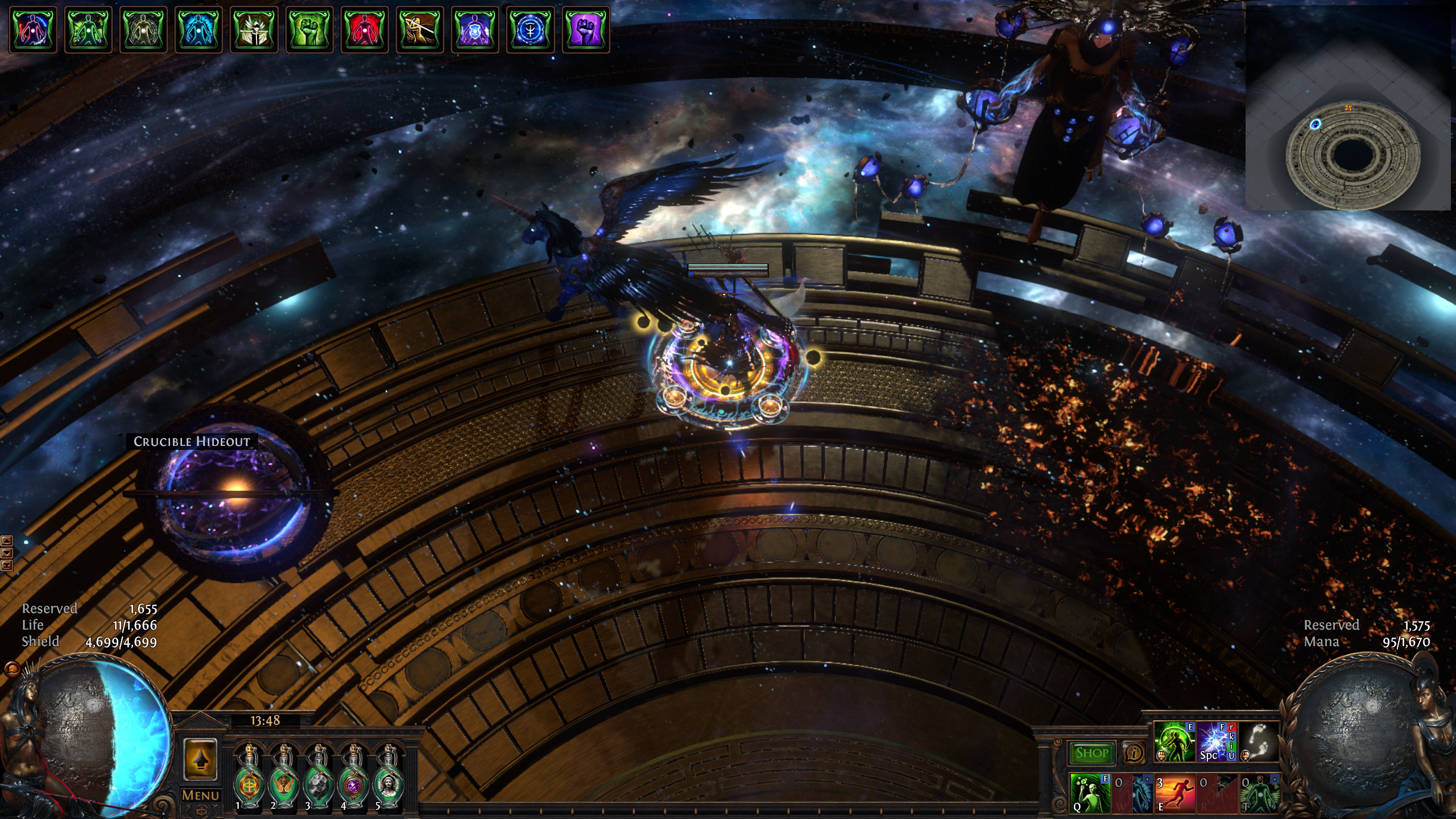Select the blue lightning burst skill

[x=1217, y=742]
